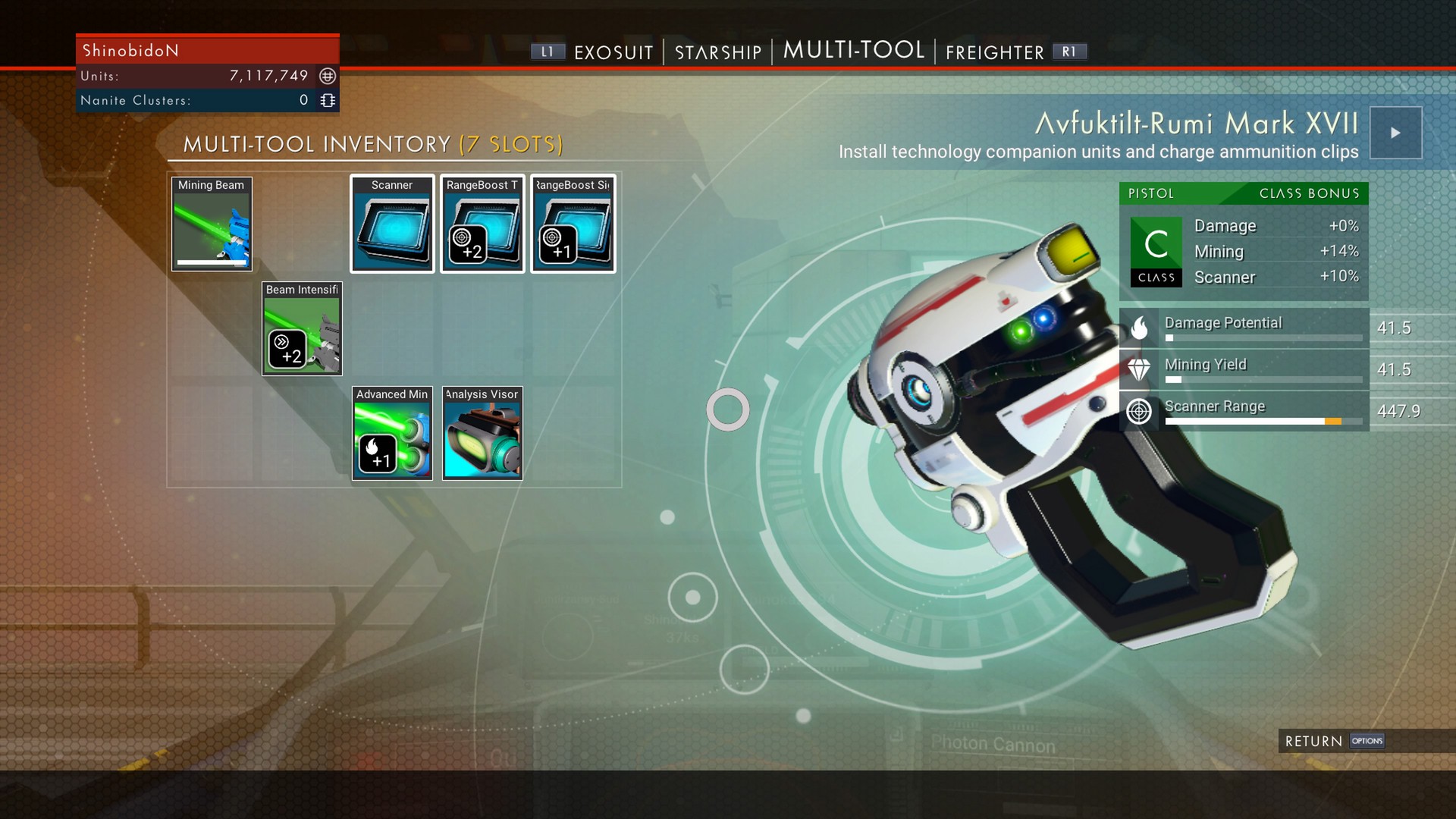
Task: Choose the RangeBoost +1 scanner upgrade
Action: [573, 224]
